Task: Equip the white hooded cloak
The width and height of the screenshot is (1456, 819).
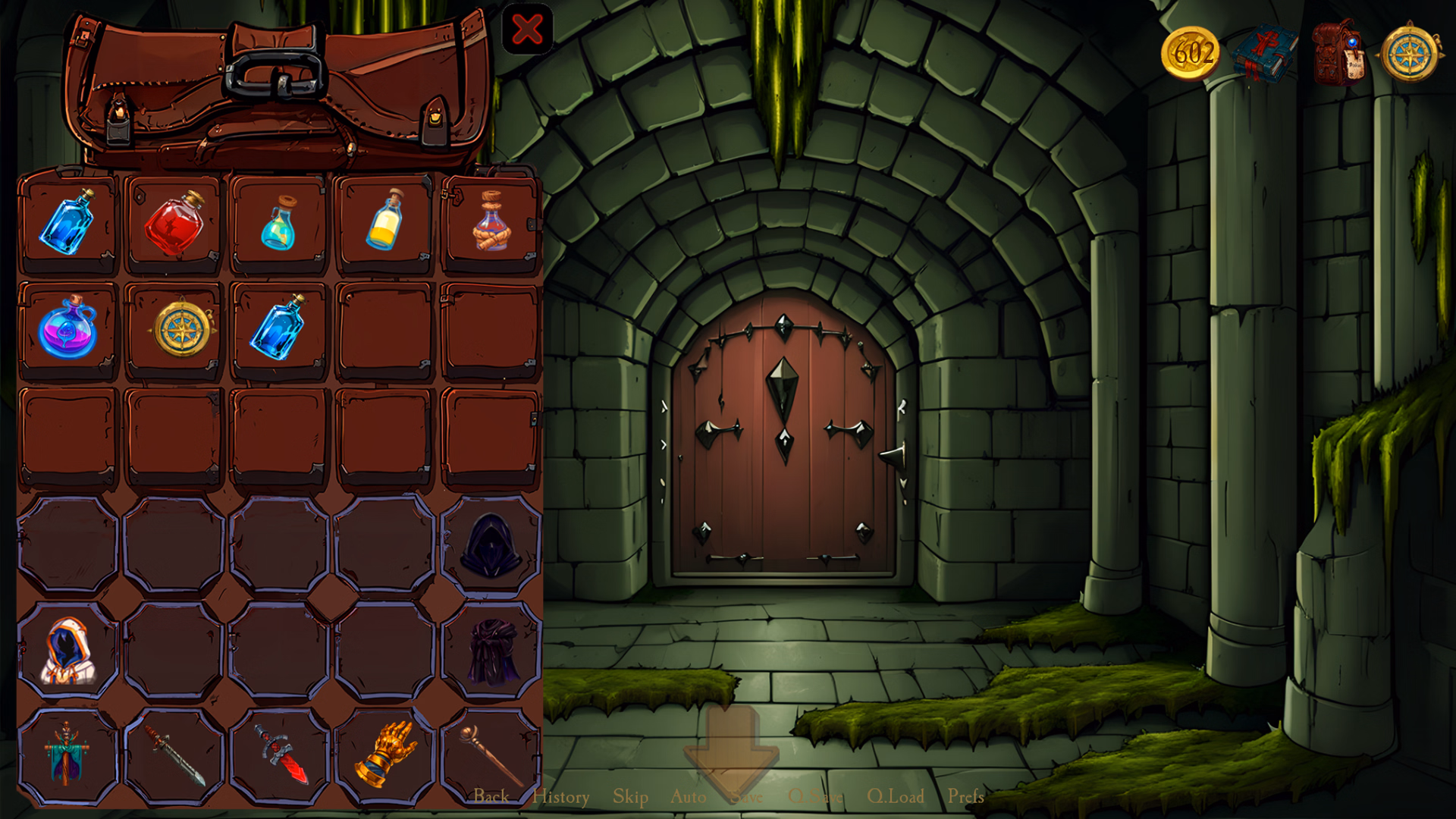Action: click(67, 651)
